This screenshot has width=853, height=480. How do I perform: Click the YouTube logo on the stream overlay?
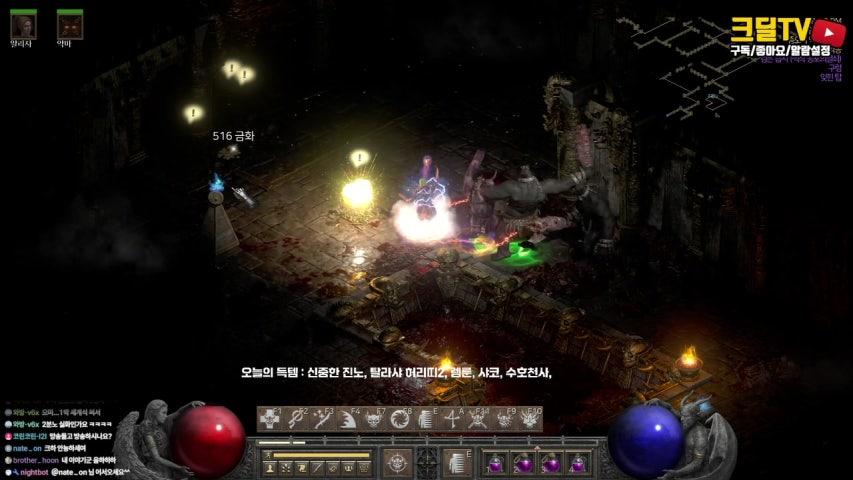[x=828, y=31]
